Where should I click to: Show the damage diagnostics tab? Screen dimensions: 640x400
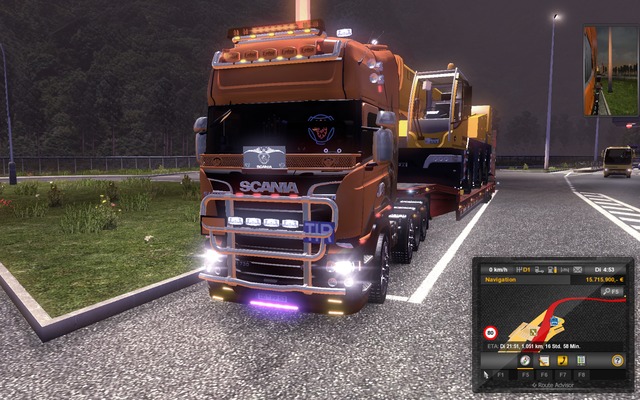click(581, 360)
